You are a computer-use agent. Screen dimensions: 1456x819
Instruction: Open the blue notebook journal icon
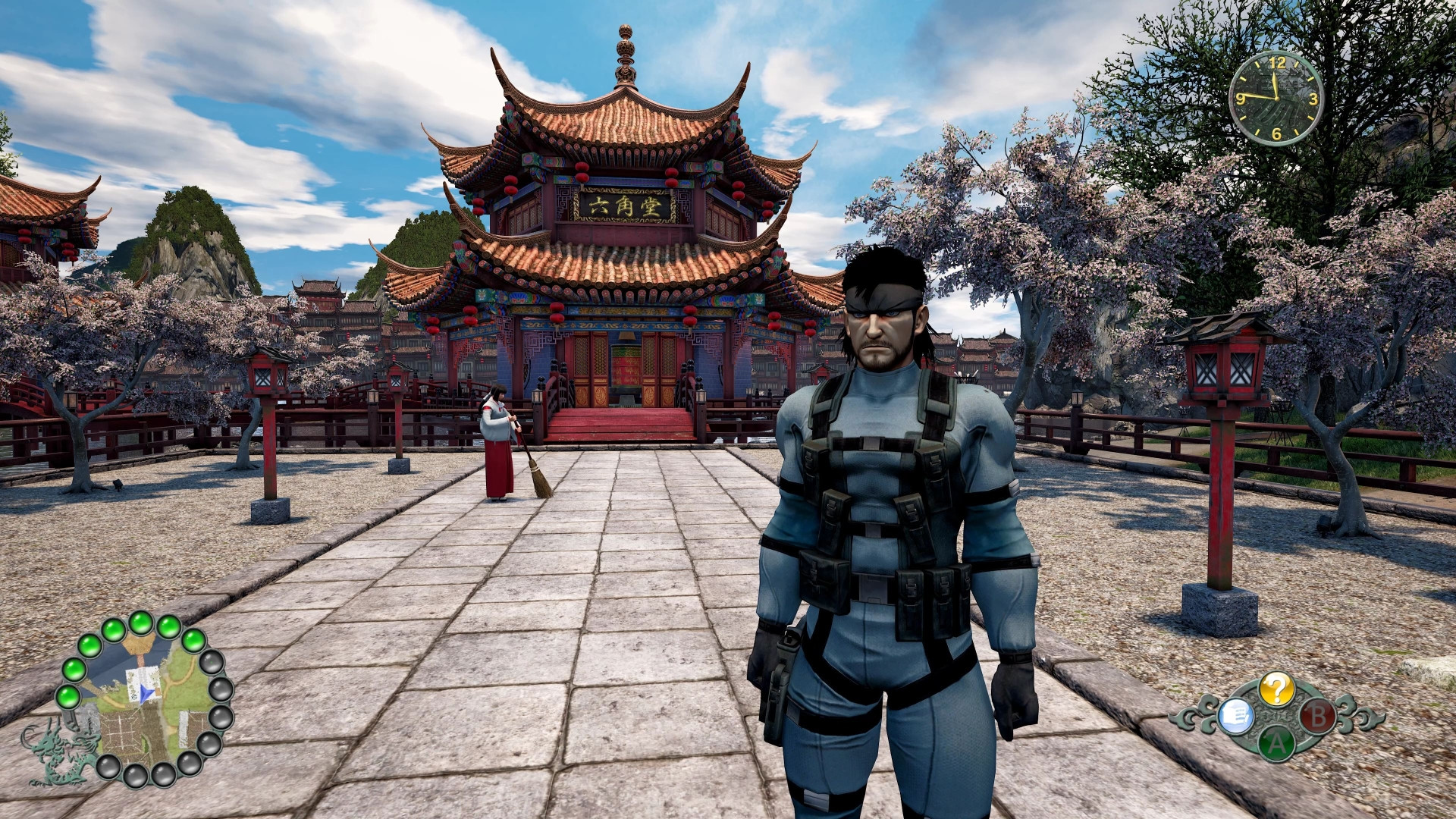click(x=1237, y=715)
